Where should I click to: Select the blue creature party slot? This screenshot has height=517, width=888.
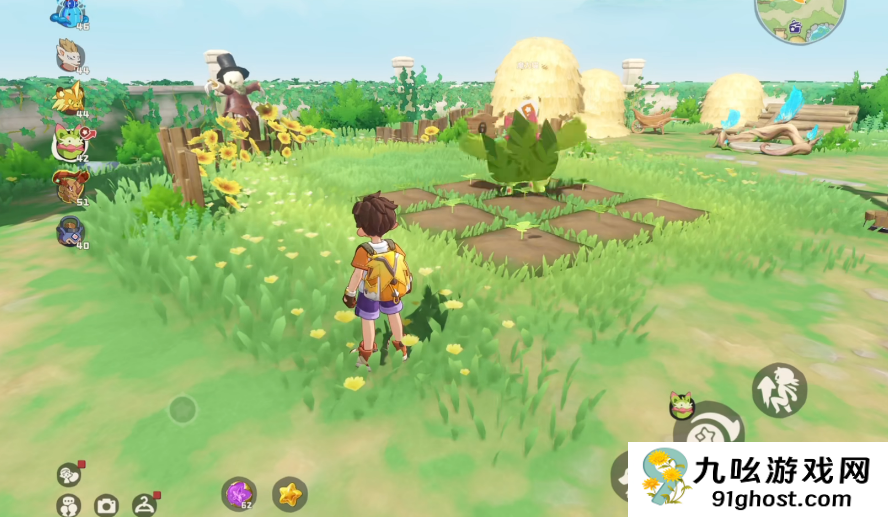click(70, 13)
